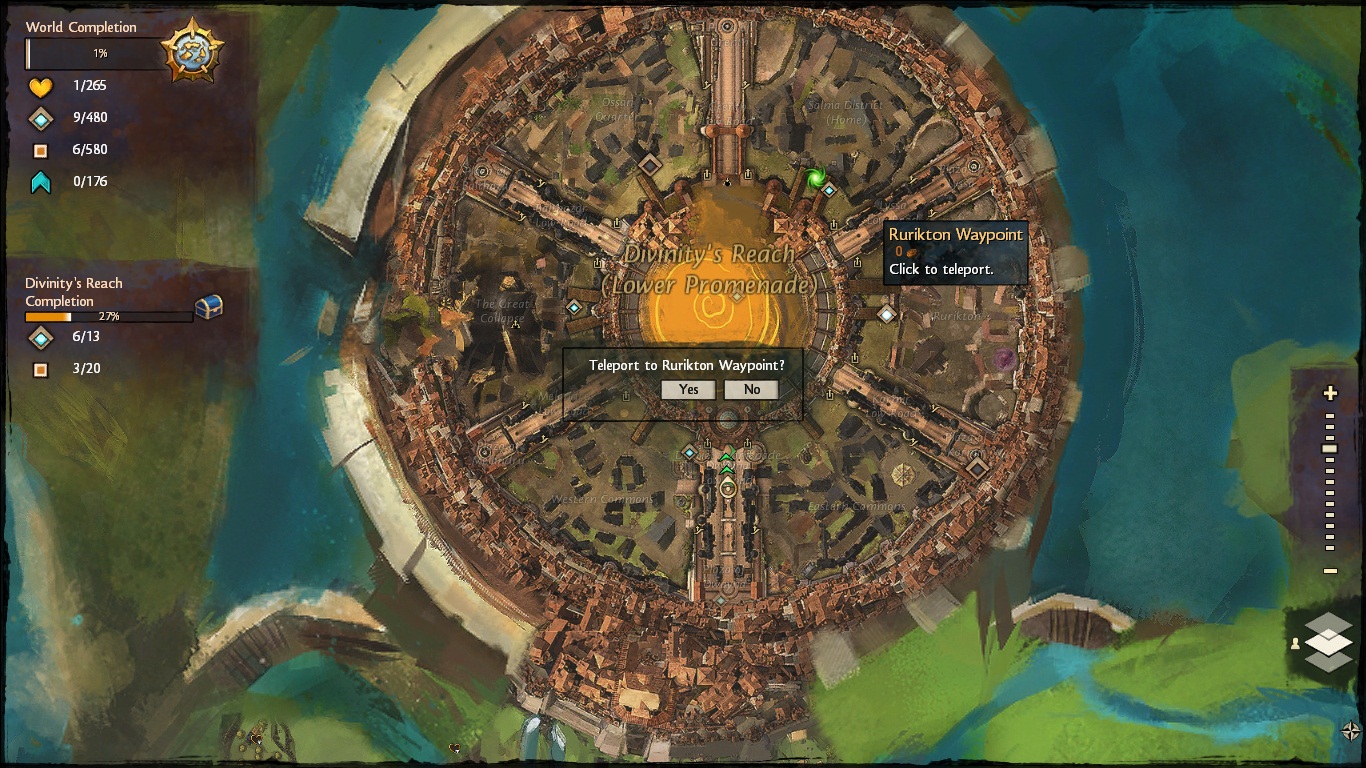Select the waypoint next to green swirl
Viewport: 1366px width, 768px height.
coord(829,190)
